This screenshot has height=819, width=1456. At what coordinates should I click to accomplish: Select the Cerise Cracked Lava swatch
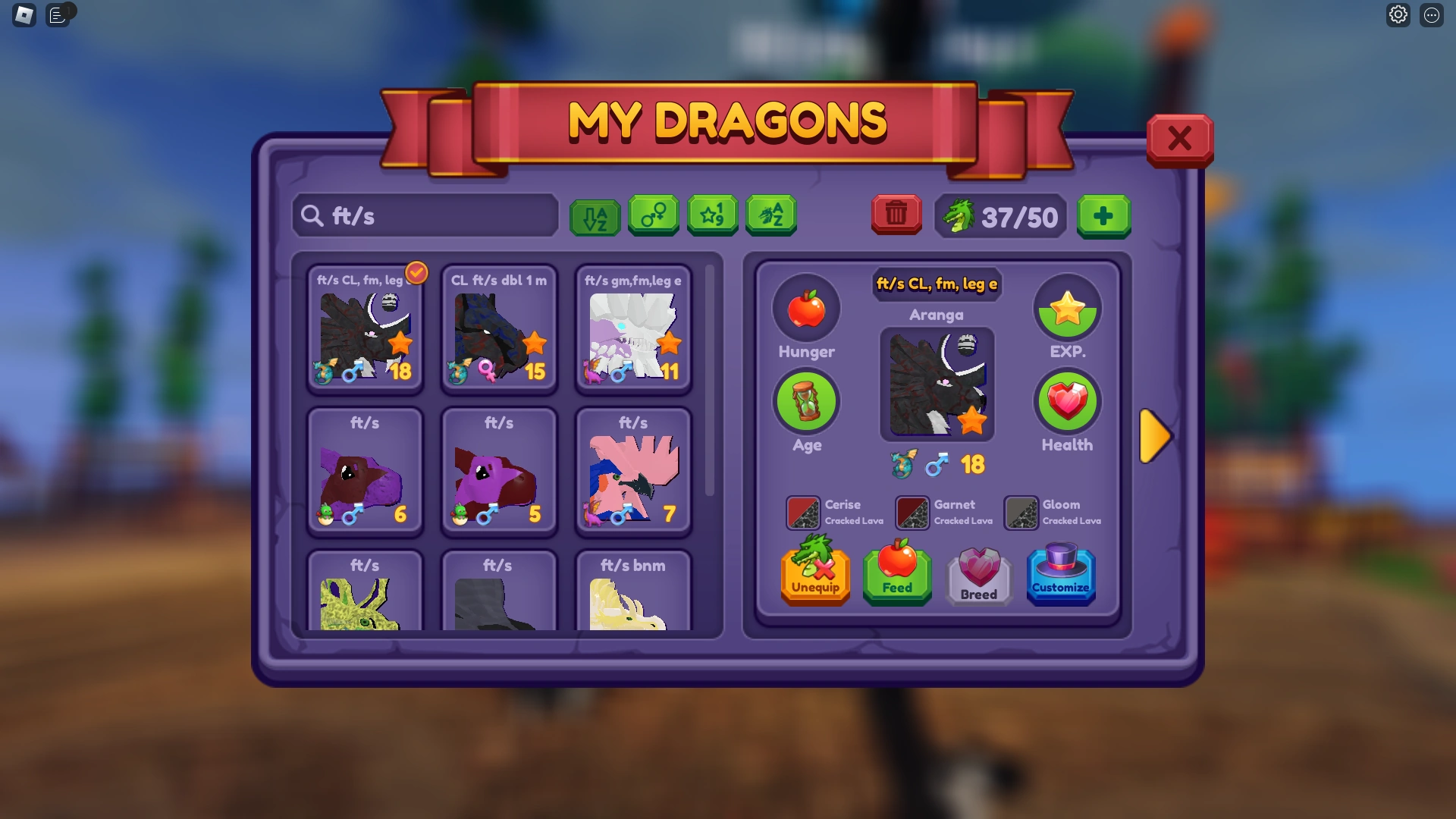pos(801,512)
